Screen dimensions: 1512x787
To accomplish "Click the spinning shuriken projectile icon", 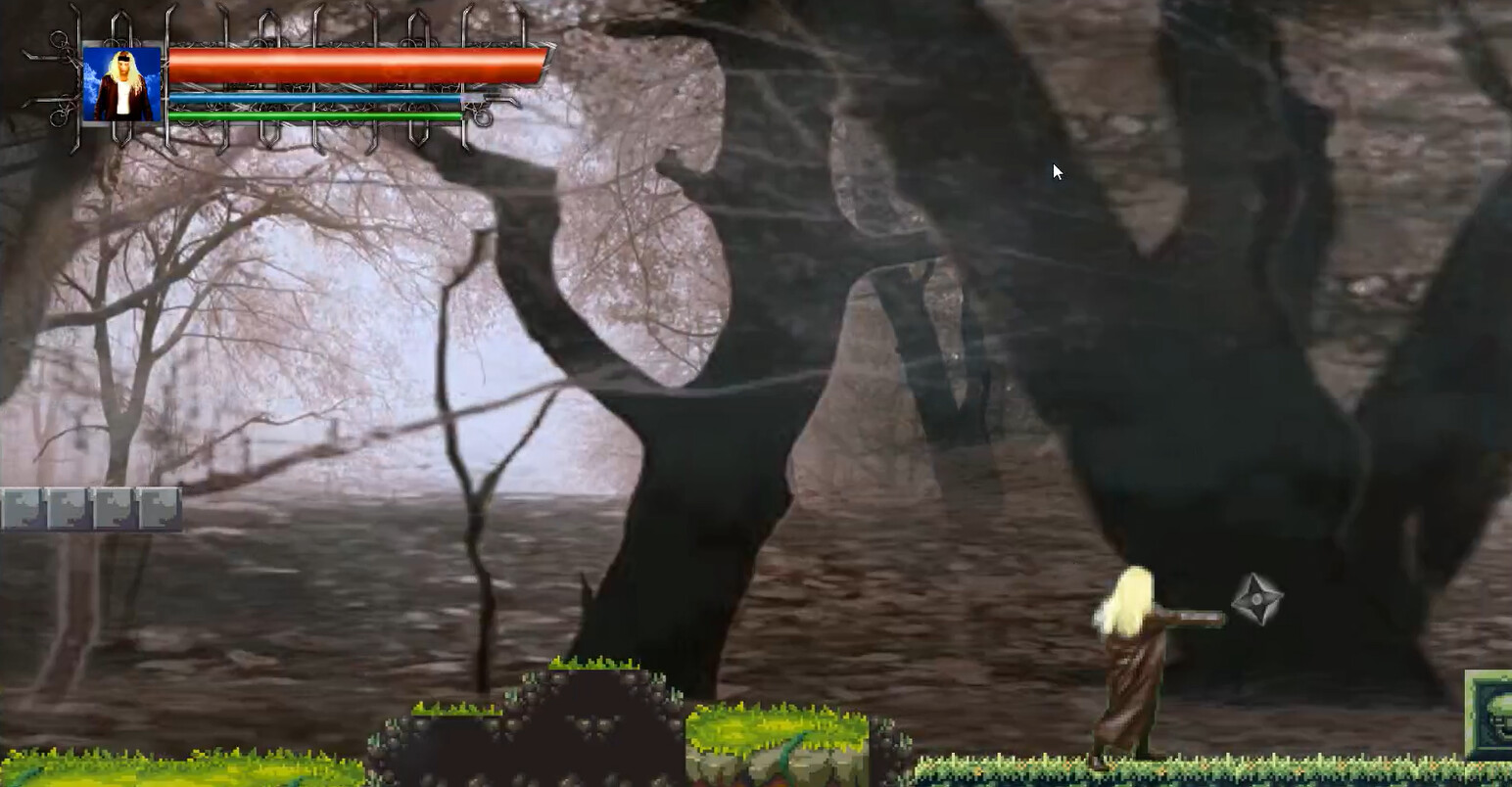I will 1257,601.
